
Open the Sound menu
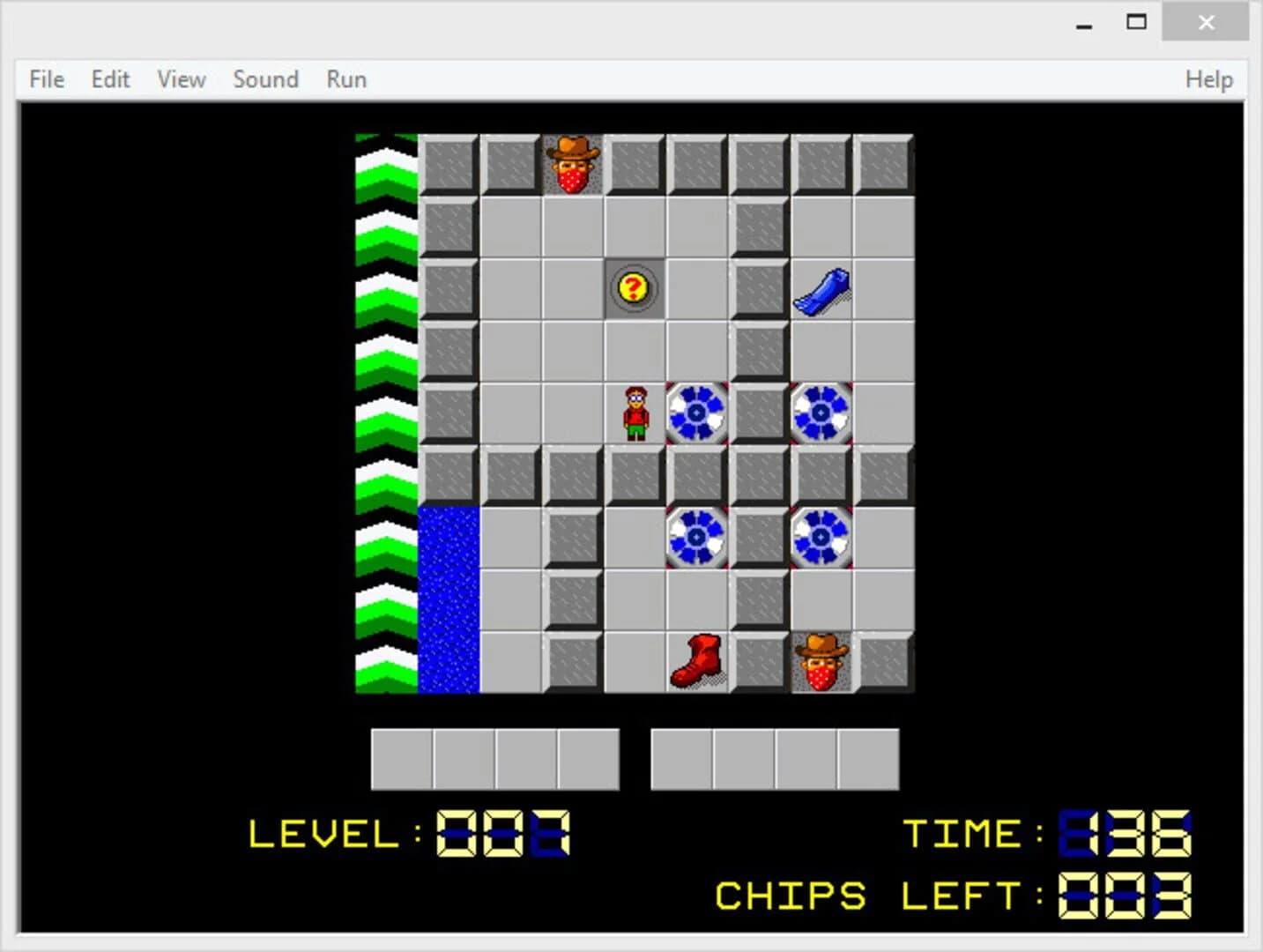(x=265, y=79)
